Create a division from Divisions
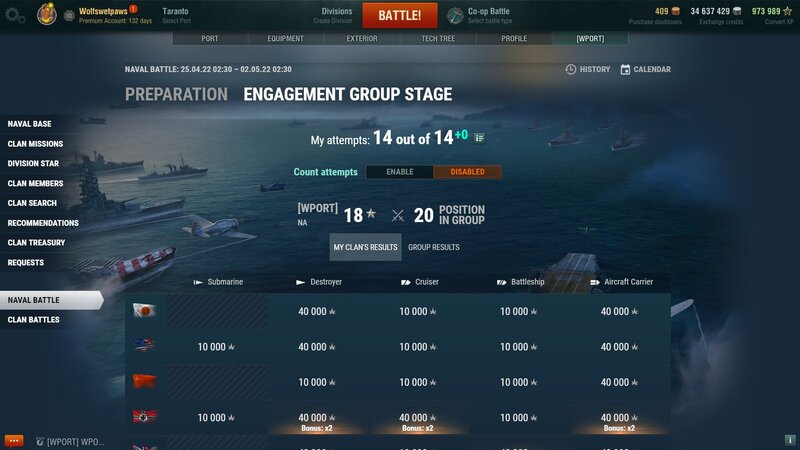Viewport: 800px width, 450px height. (x=336, y=15)
